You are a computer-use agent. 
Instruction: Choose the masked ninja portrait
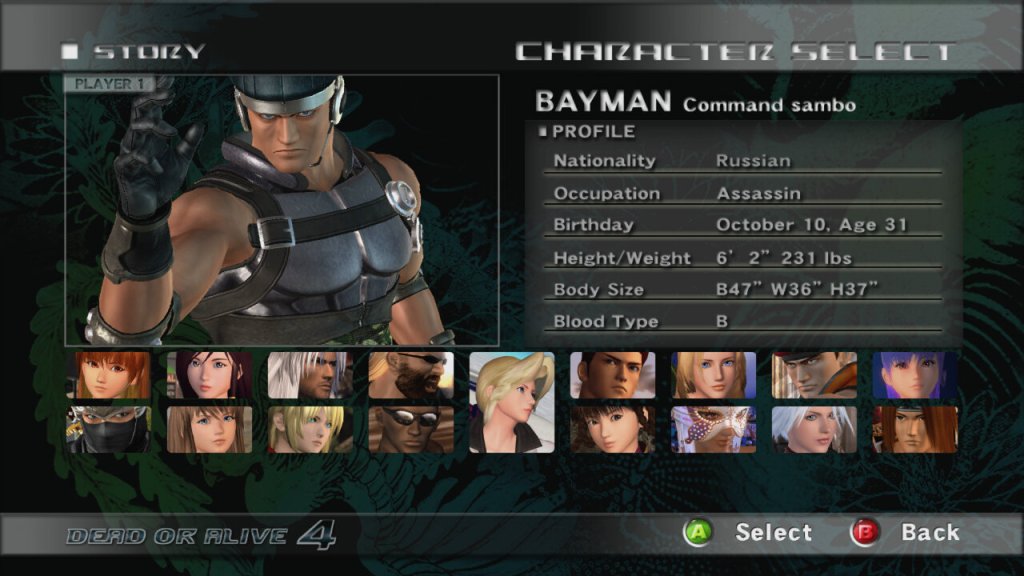(108, 429)
